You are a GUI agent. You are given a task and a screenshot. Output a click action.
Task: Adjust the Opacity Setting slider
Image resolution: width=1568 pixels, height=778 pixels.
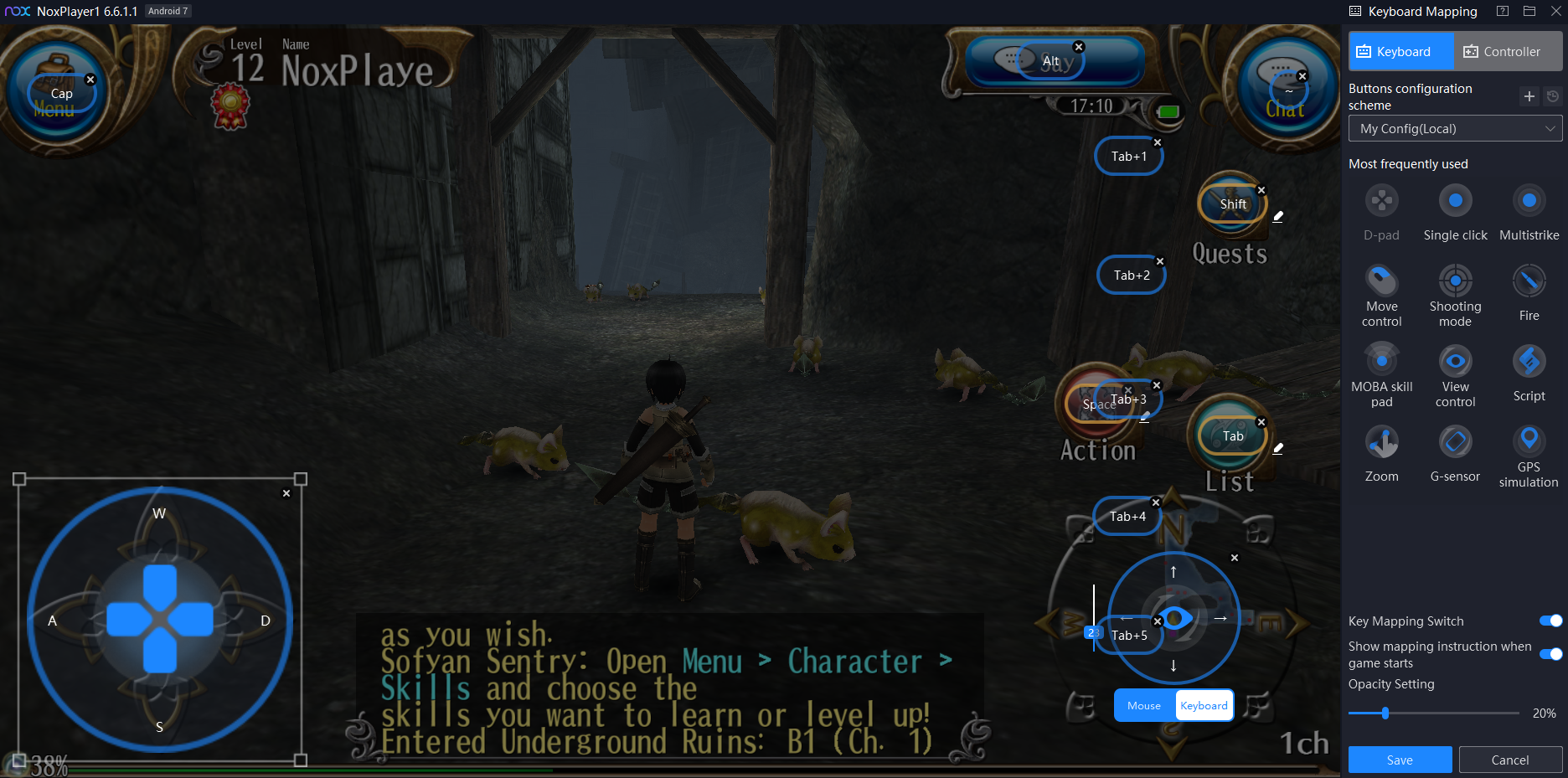(1385, 713)
